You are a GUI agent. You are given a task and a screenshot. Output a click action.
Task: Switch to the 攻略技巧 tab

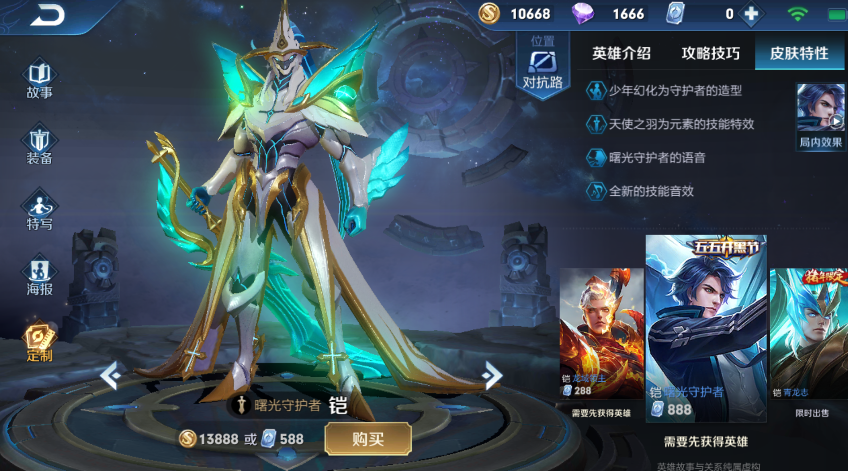tap(711, 54)
